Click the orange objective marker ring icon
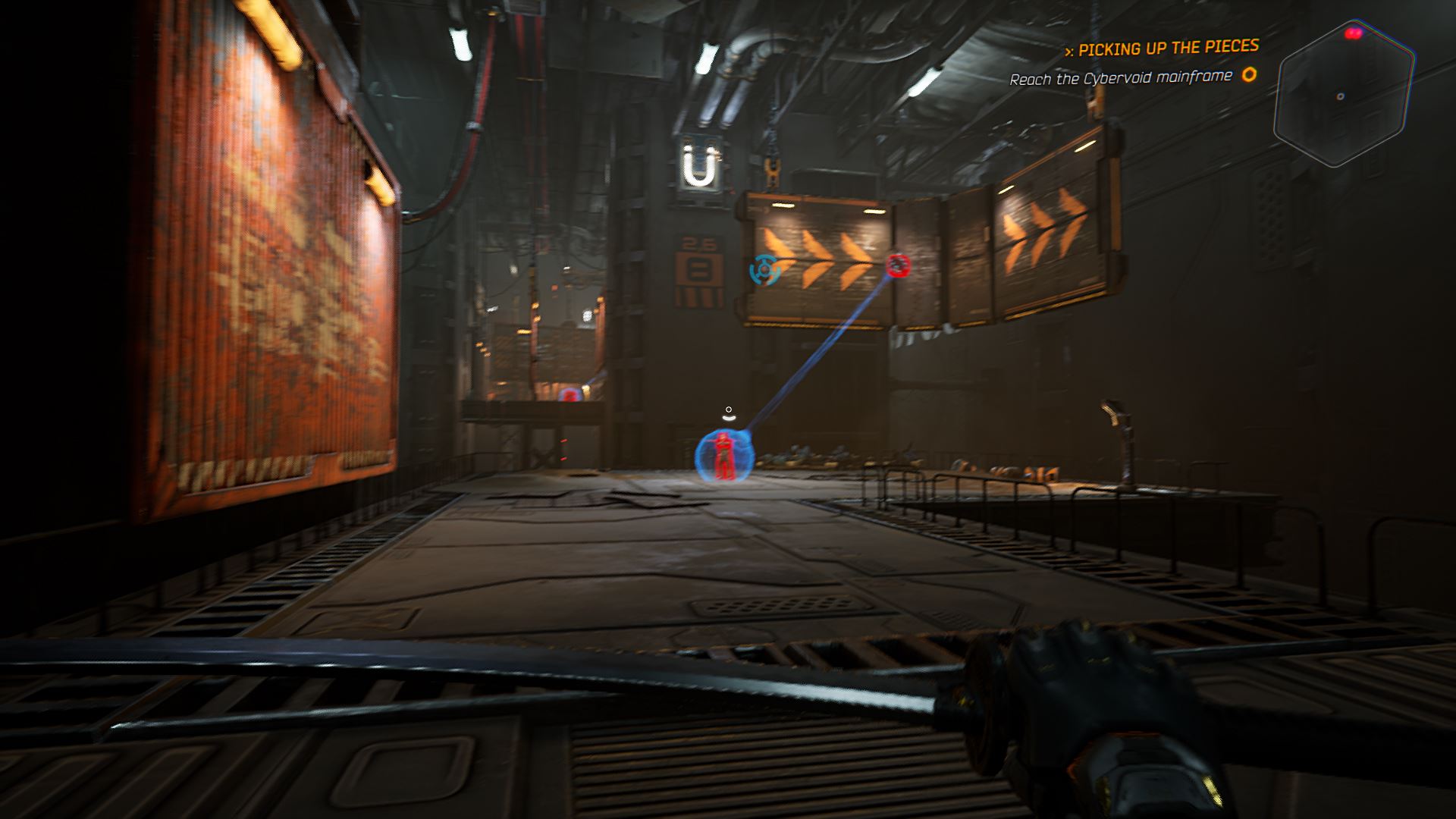Viewport: 1456px width, 819px height. pos(1248,75)
